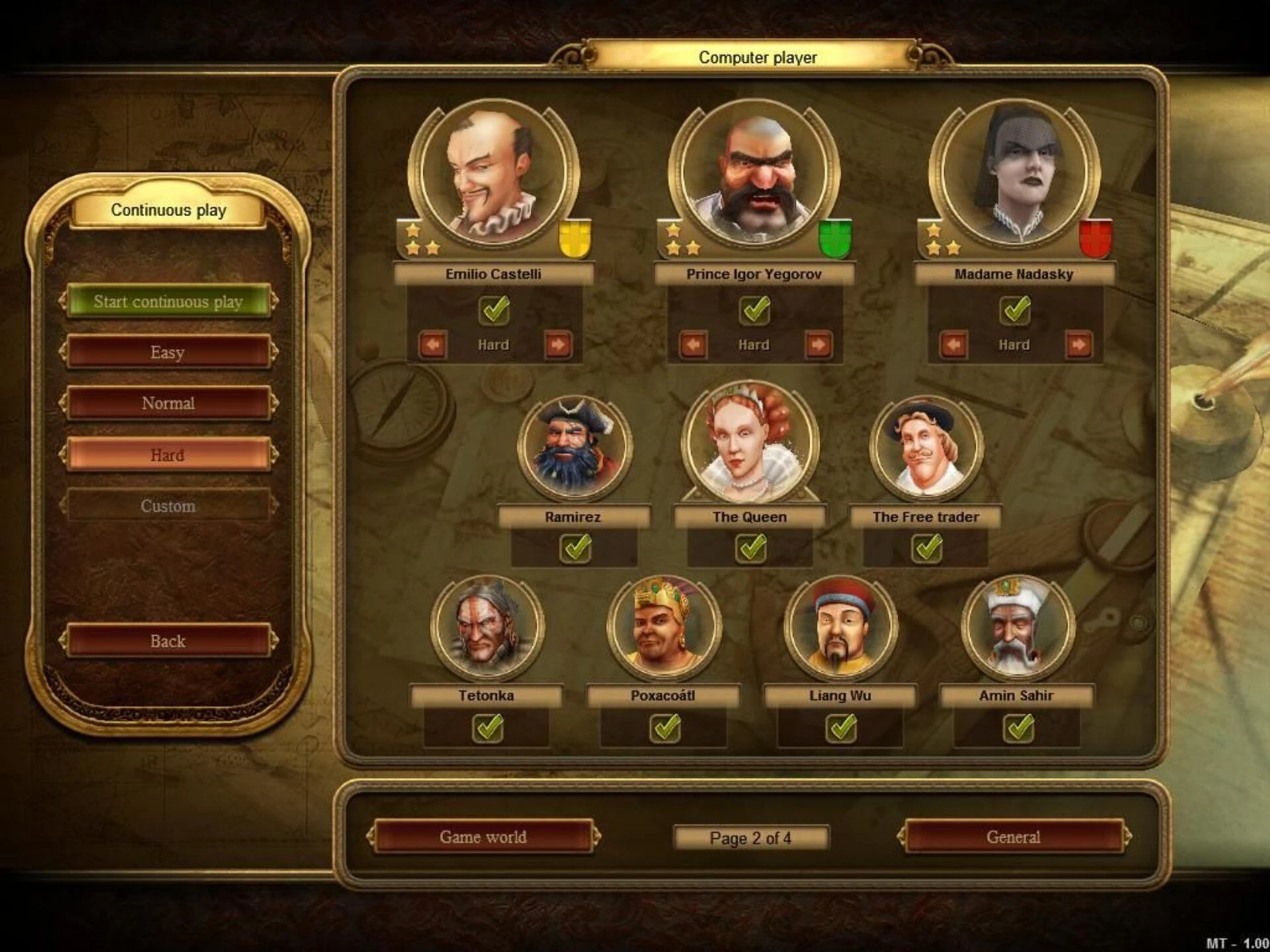
Task: Click the Back button
Action: 168,641
